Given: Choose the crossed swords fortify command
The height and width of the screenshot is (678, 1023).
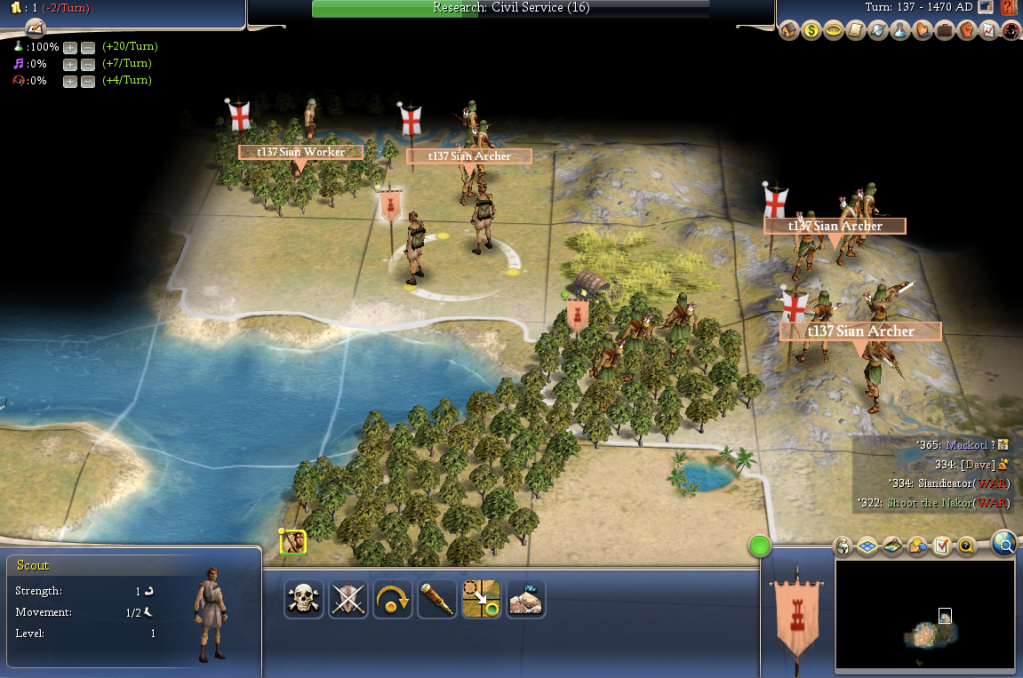Looking at the screenshot, I should [x=348, y=598].
